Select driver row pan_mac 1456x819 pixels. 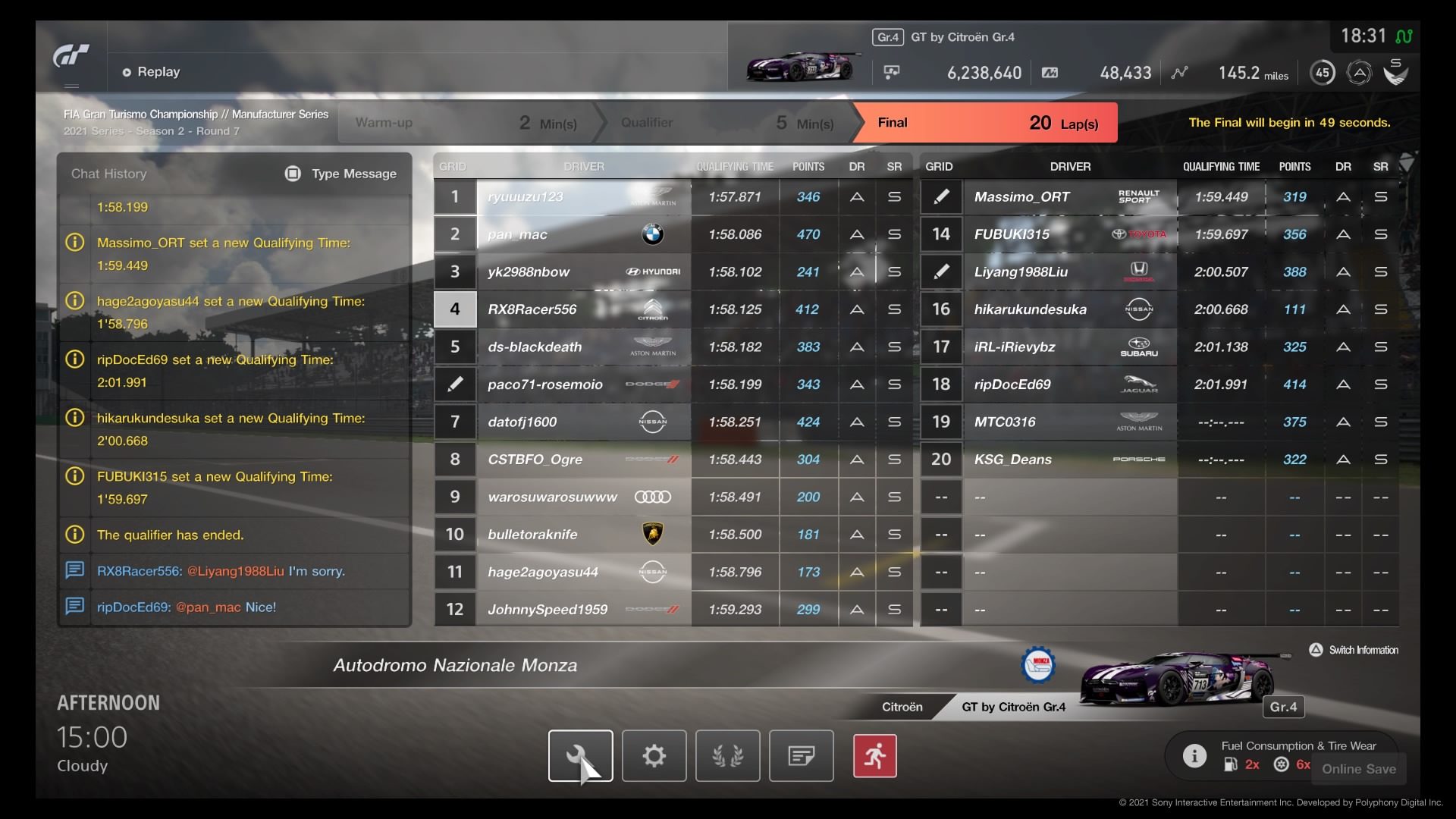[584, 234]
